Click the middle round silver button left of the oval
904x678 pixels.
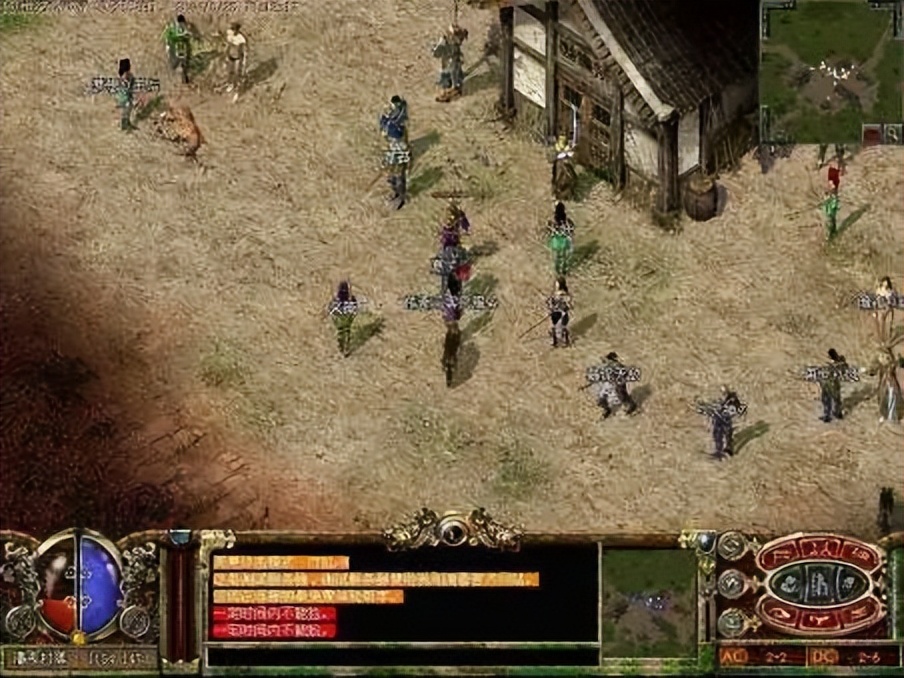point(730,584)
